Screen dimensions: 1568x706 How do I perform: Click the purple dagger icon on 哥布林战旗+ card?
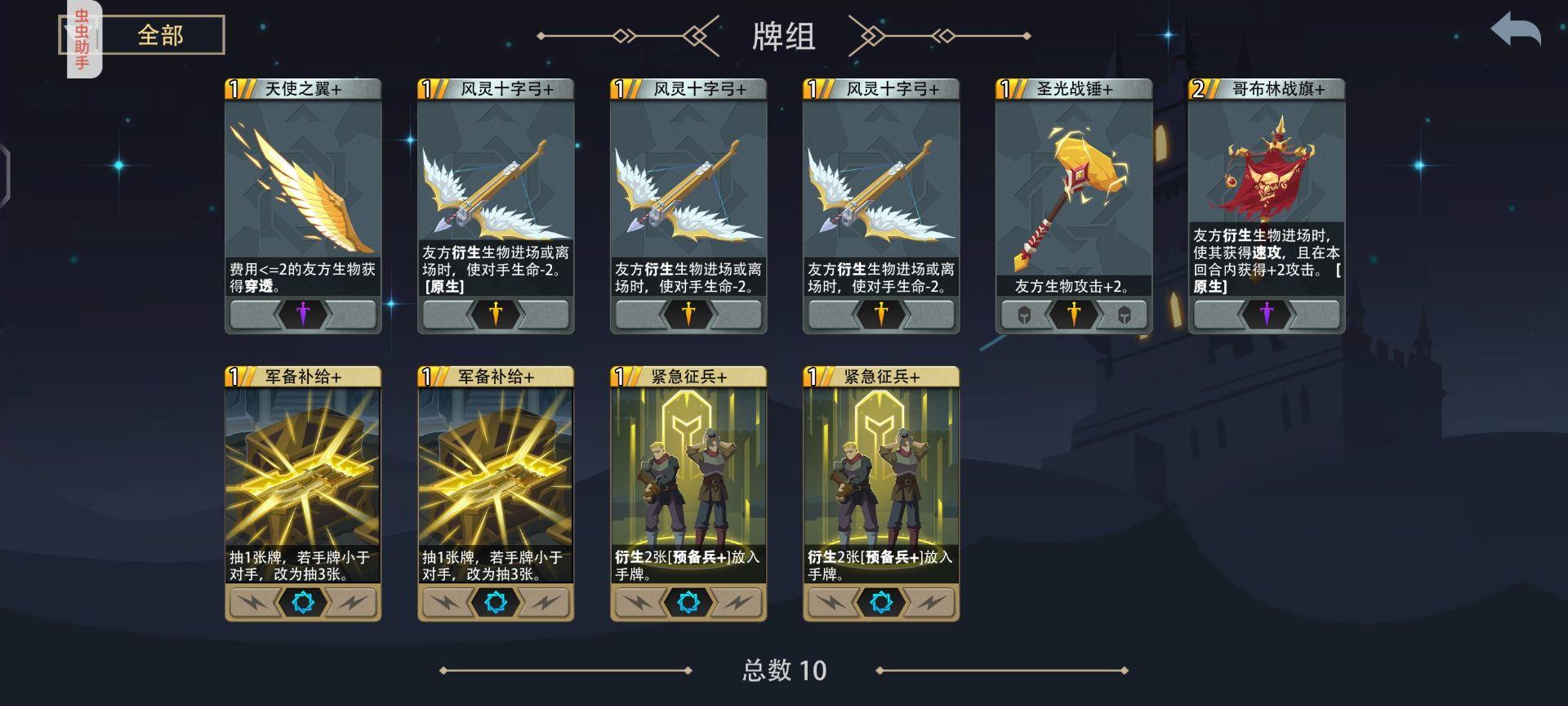[x=1266, y=315]
